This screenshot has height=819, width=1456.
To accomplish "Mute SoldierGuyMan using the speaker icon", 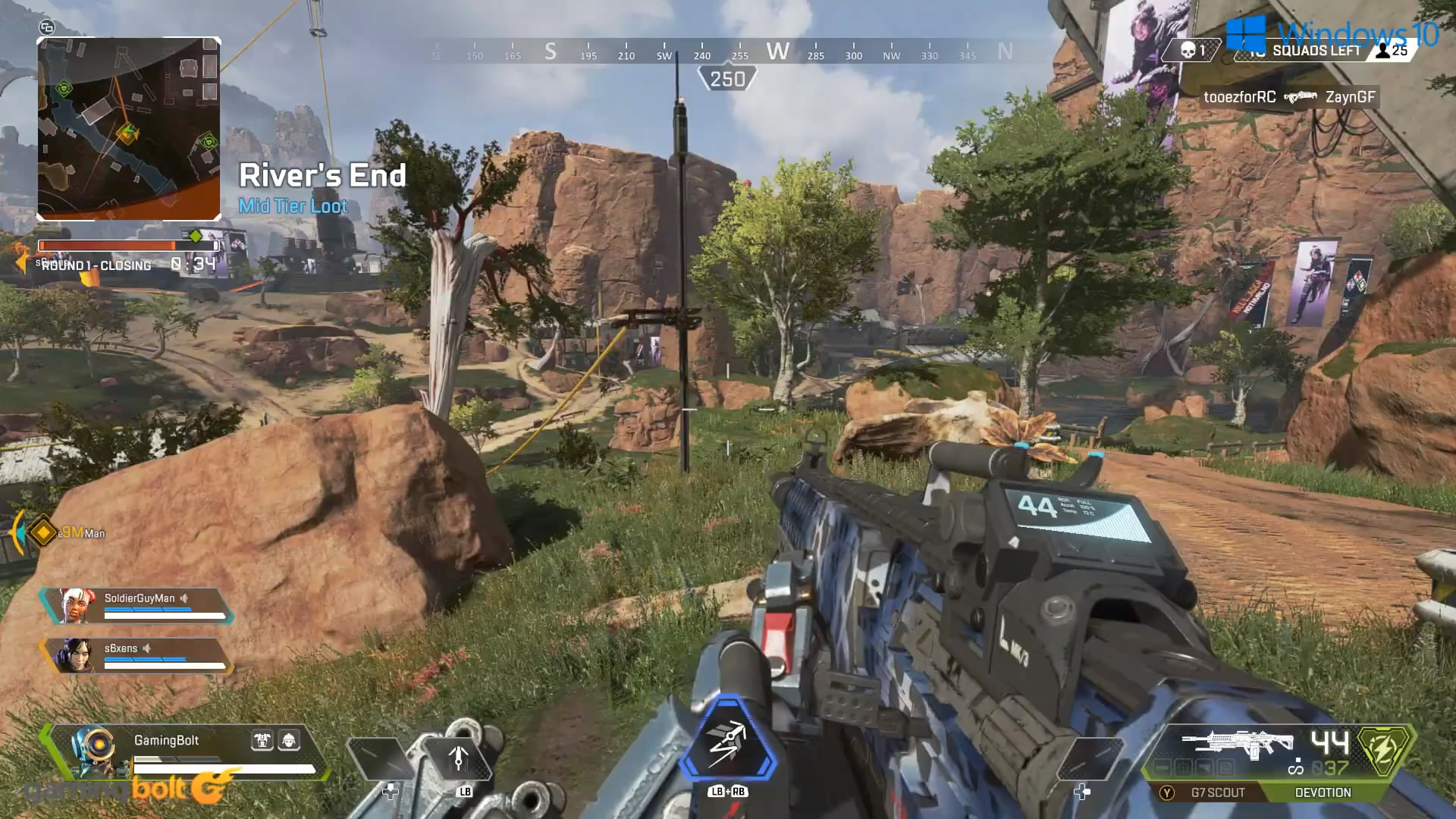I will point(184,598).
